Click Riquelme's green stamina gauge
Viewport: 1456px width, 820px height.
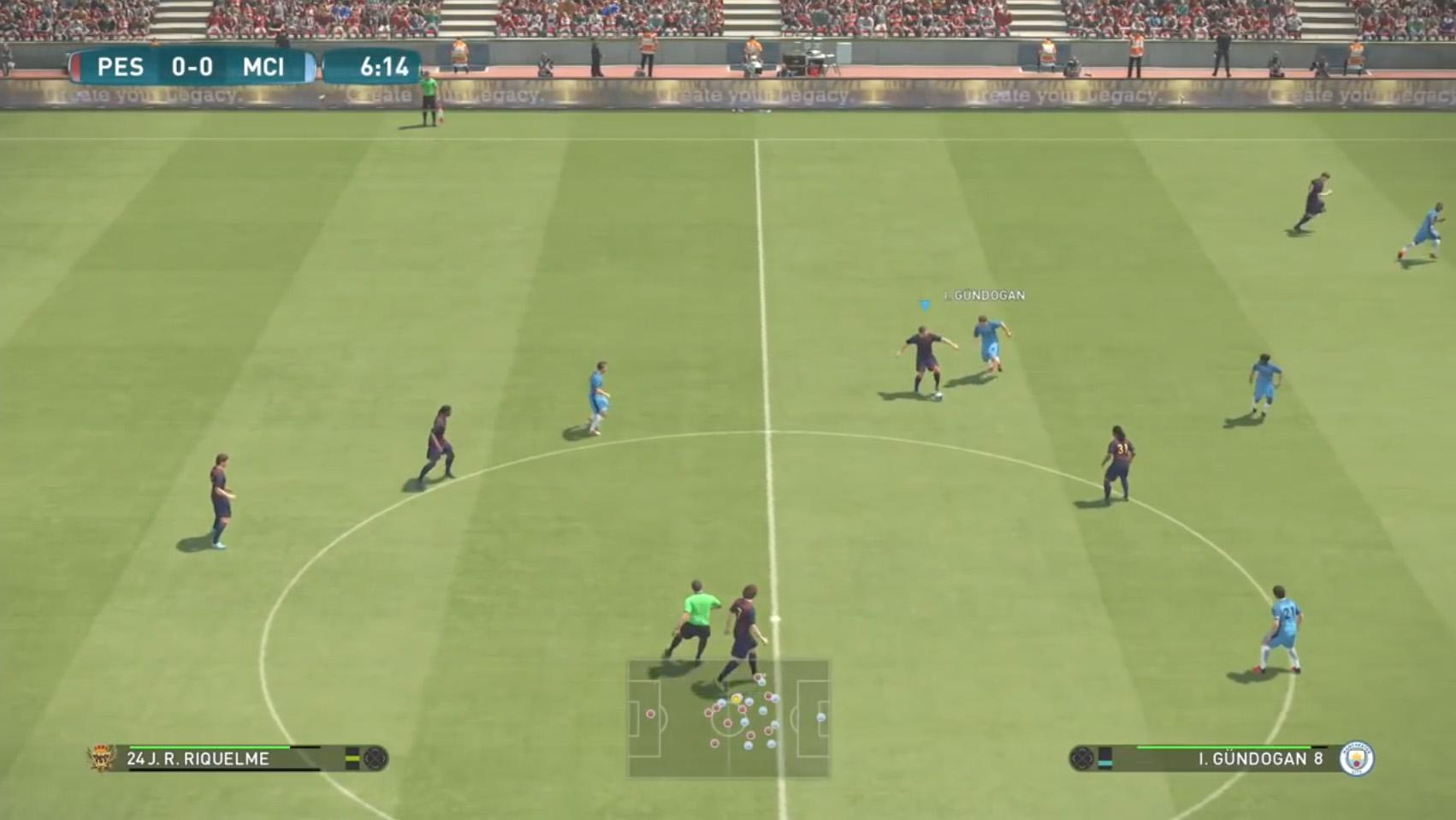[210, 747]
